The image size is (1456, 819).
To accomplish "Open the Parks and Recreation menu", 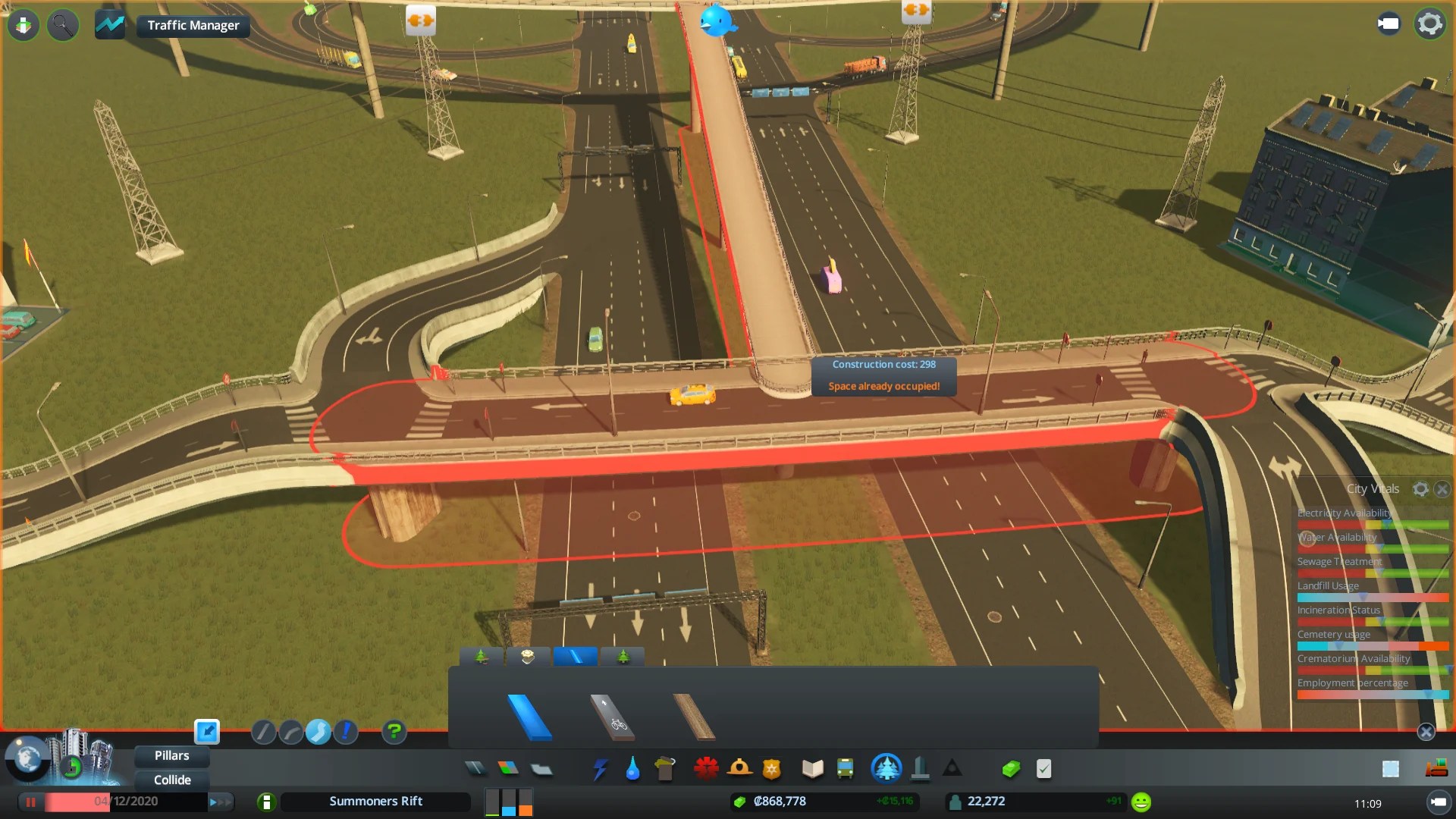I will click(x=887, y=769).
